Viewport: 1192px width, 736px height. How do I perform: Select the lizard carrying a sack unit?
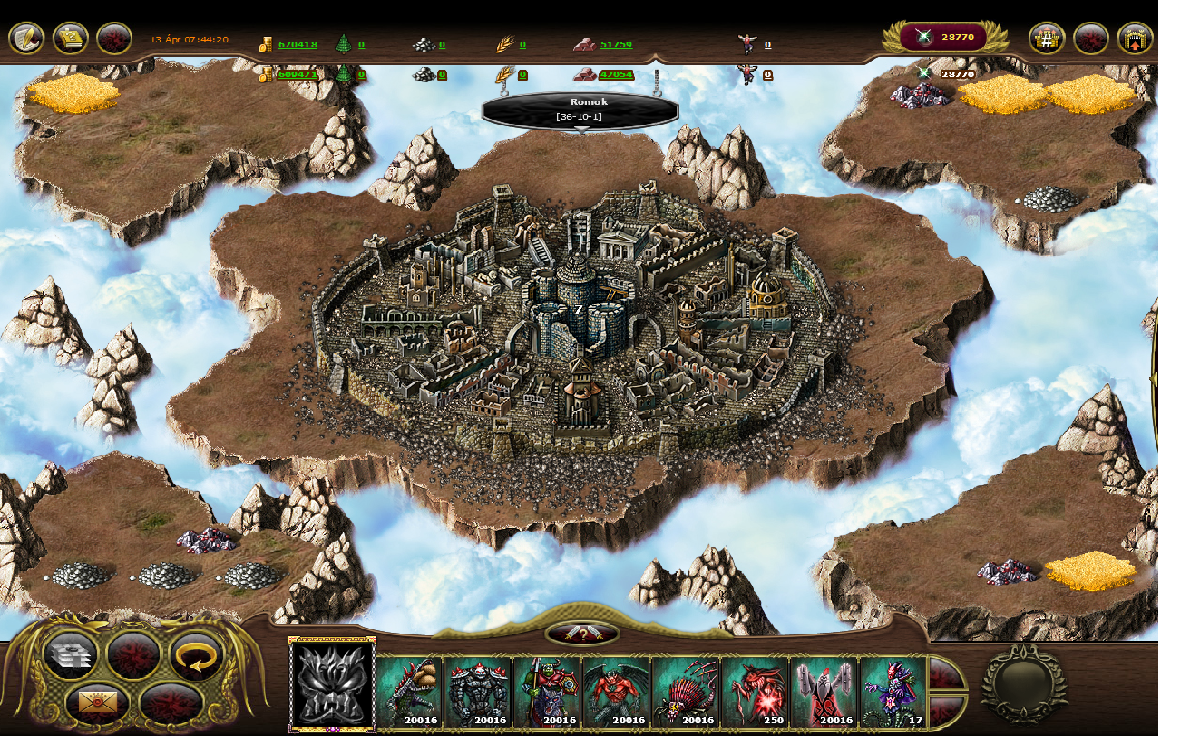409,691
